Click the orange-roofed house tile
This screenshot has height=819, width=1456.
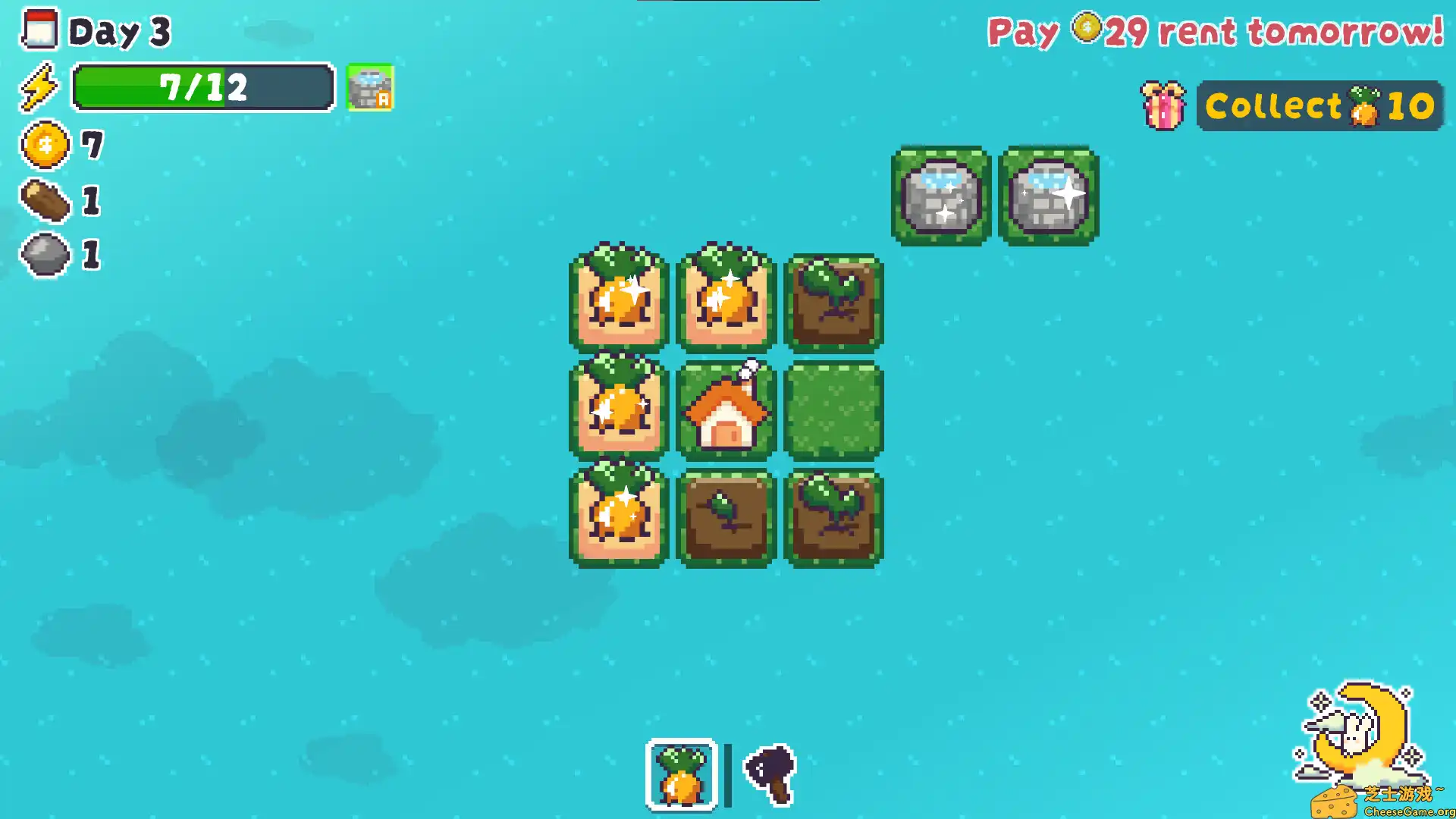click(x=724, y=409)
